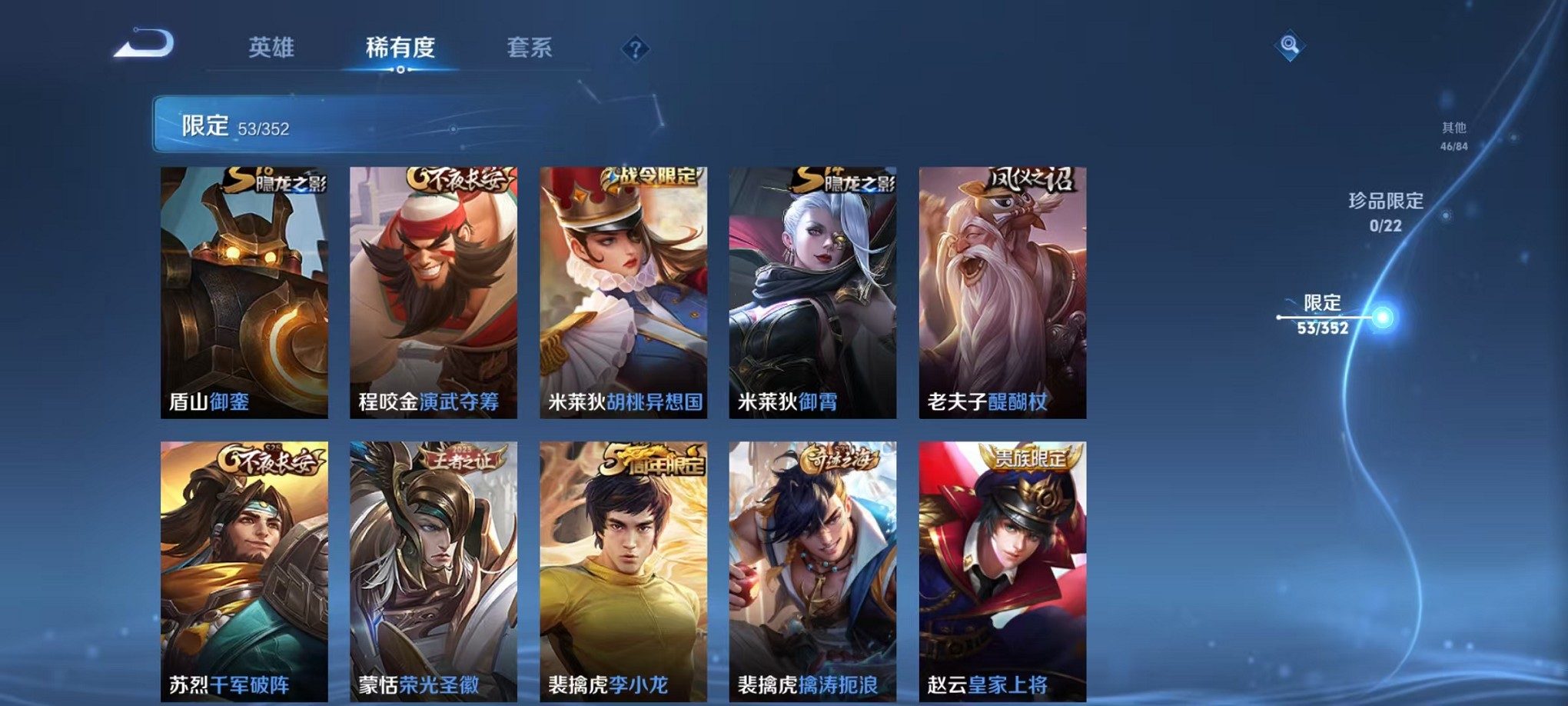Image resolution: width=1568 pixels, height=706 pixels.
Task: Switch to the 英雄 tab
Action: click(x=273, y=48)
